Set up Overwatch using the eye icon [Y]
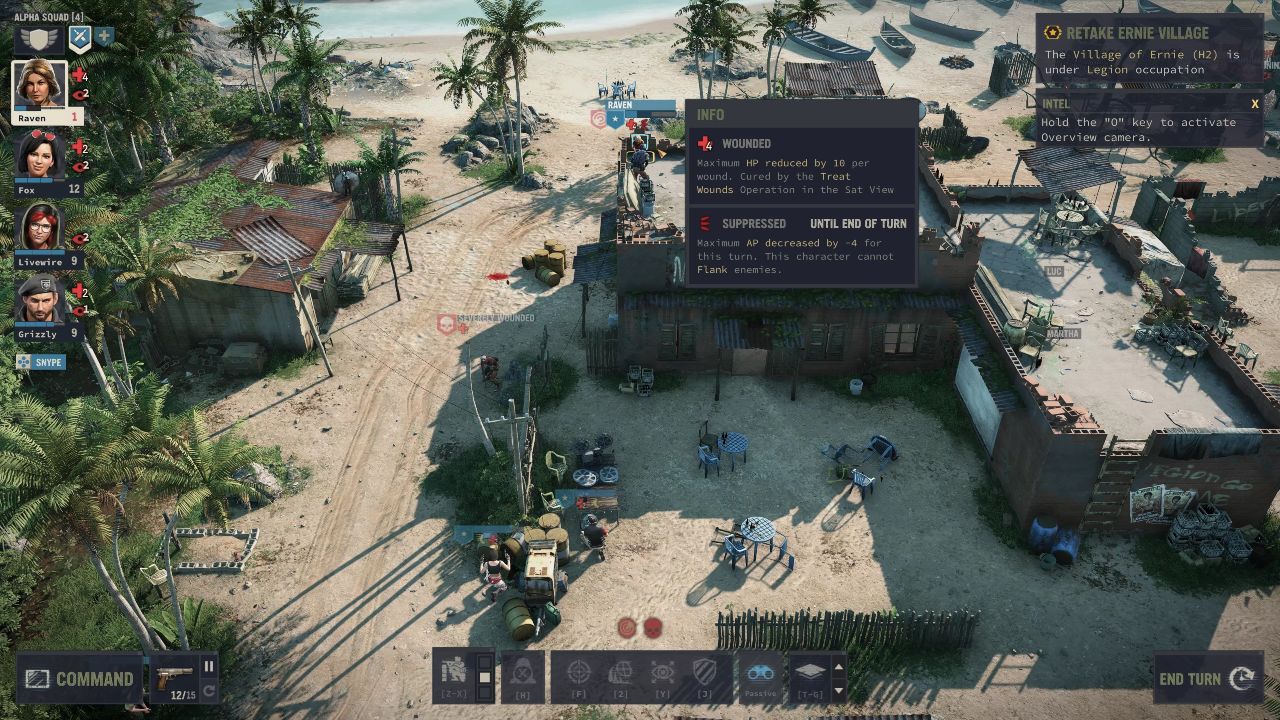The width and height of the screenshot is (1280, 720). click(x=662, y=672)
